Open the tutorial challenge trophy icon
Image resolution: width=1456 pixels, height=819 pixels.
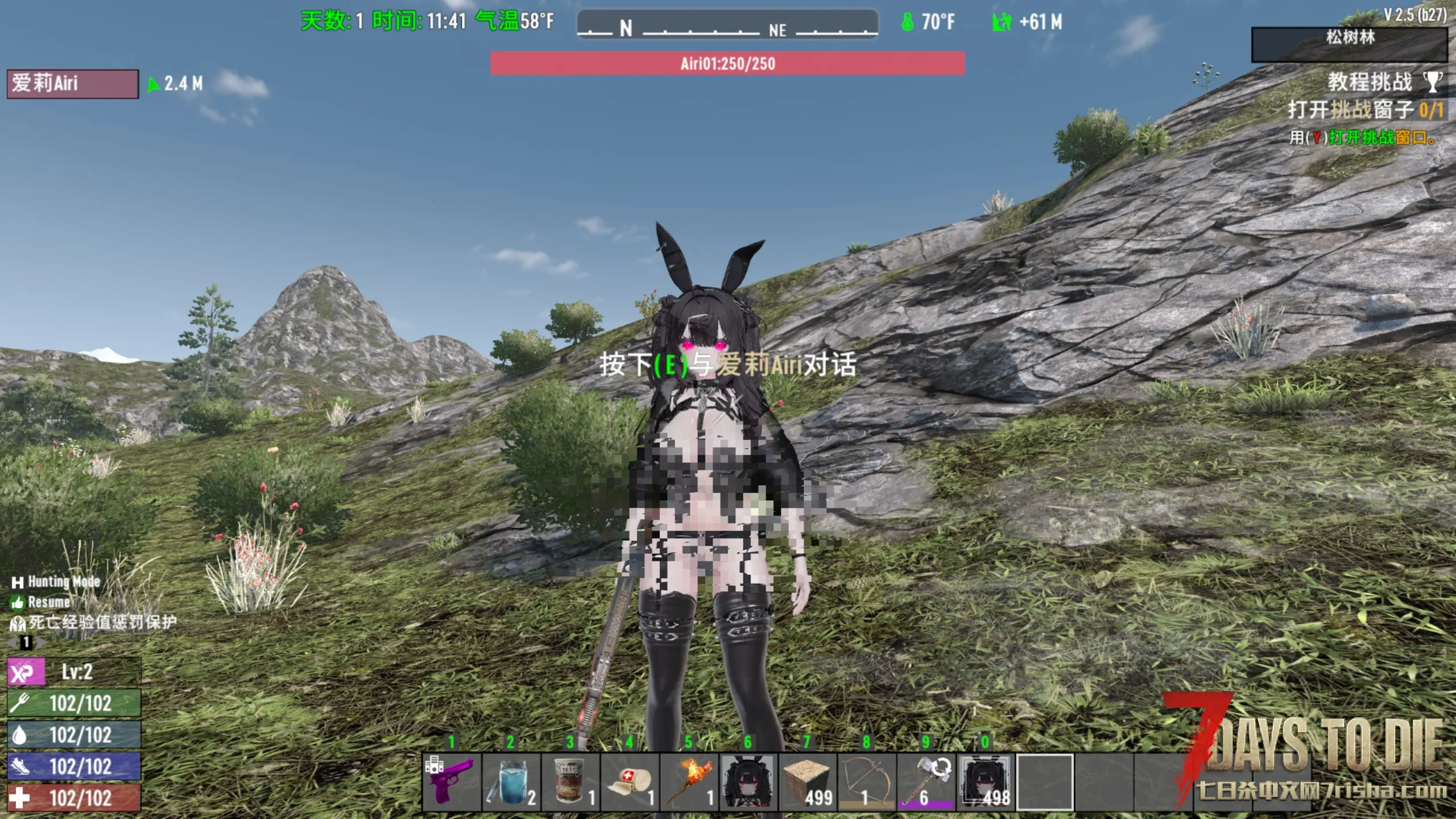point(1433,82)
